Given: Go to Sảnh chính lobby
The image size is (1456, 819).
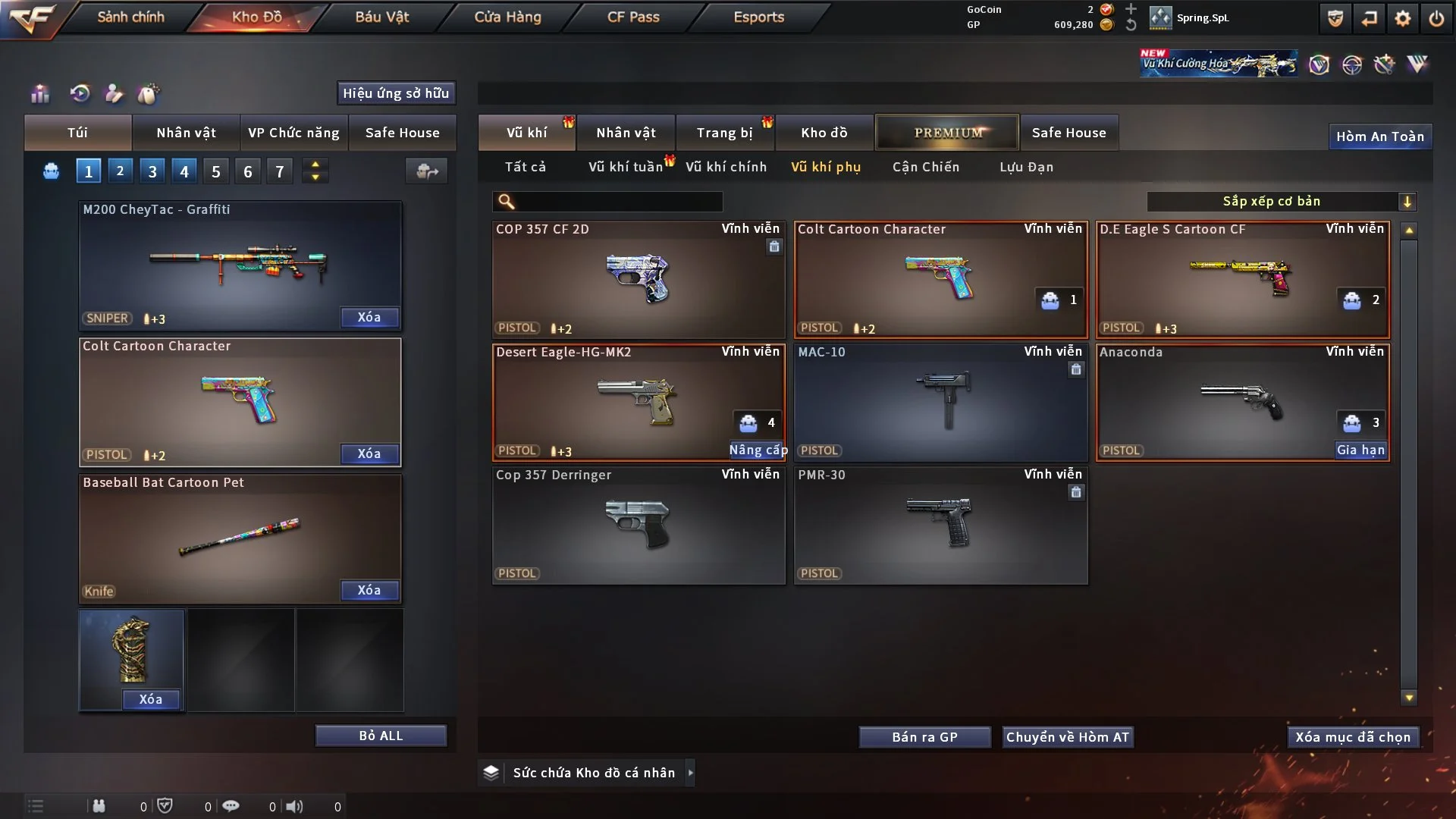Looking at the screenshot, I should [x=130, y=17].
